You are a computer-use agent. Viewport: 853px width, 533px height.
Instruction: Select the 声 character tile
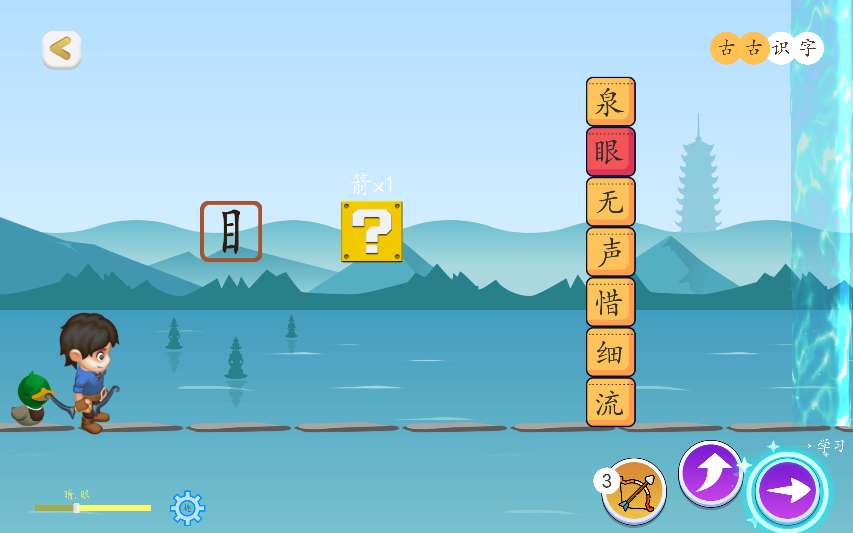tap(610, 252)
